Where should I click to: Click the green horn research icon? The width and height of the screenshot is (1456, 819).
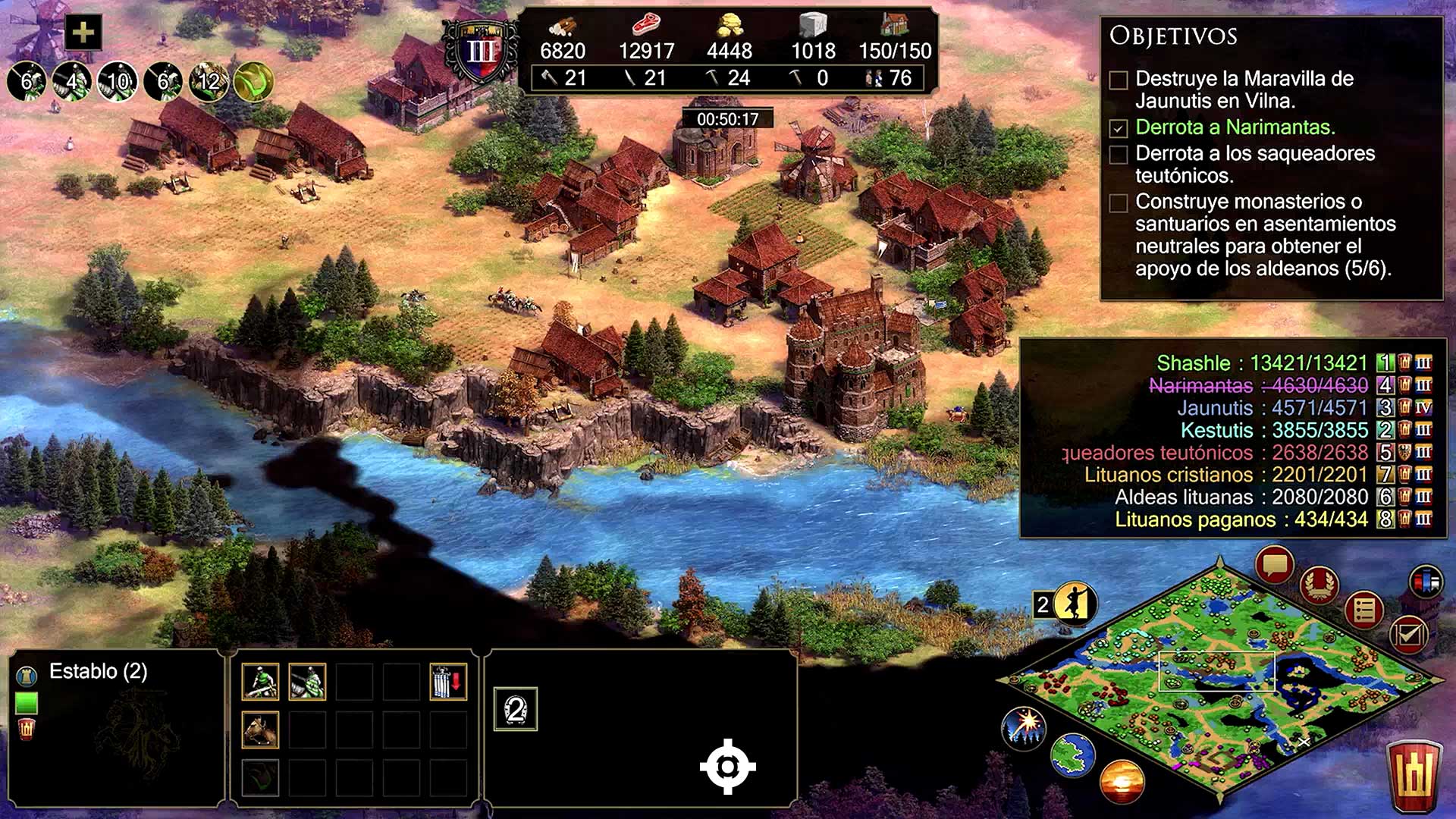pos(254,81)
